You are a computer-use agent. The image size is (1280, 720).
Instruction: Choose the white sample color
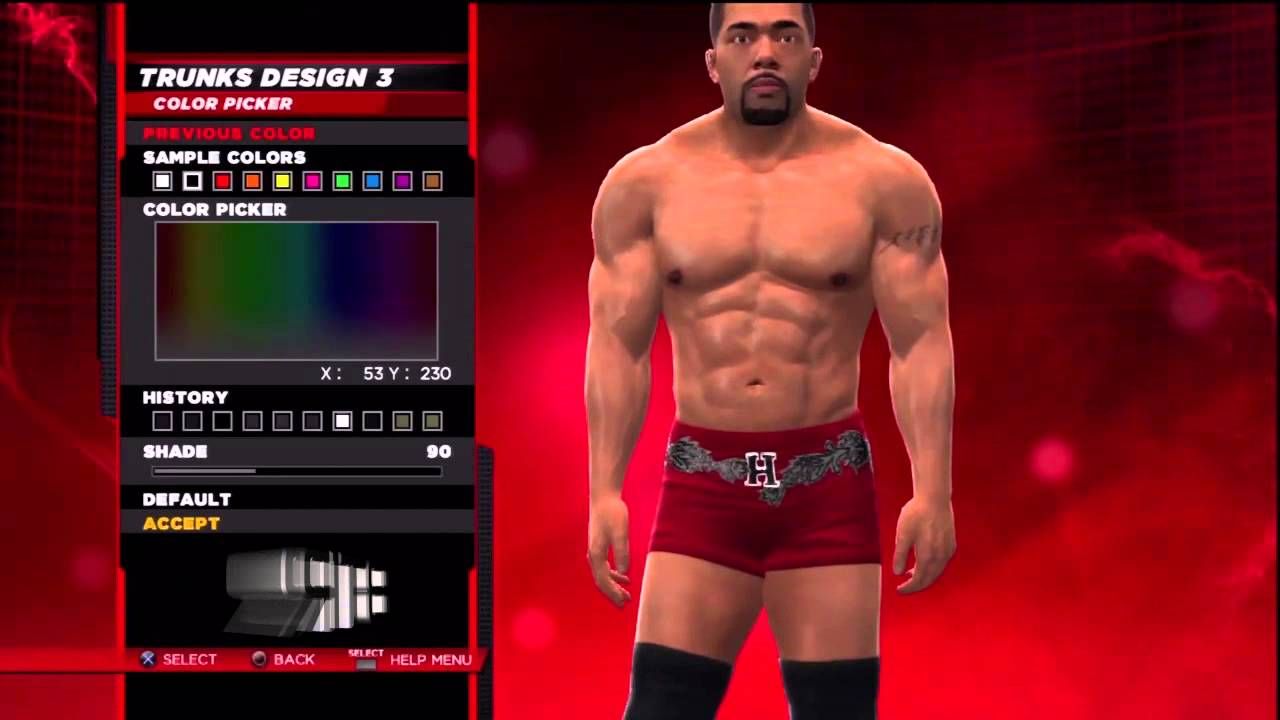coord(162,181)
